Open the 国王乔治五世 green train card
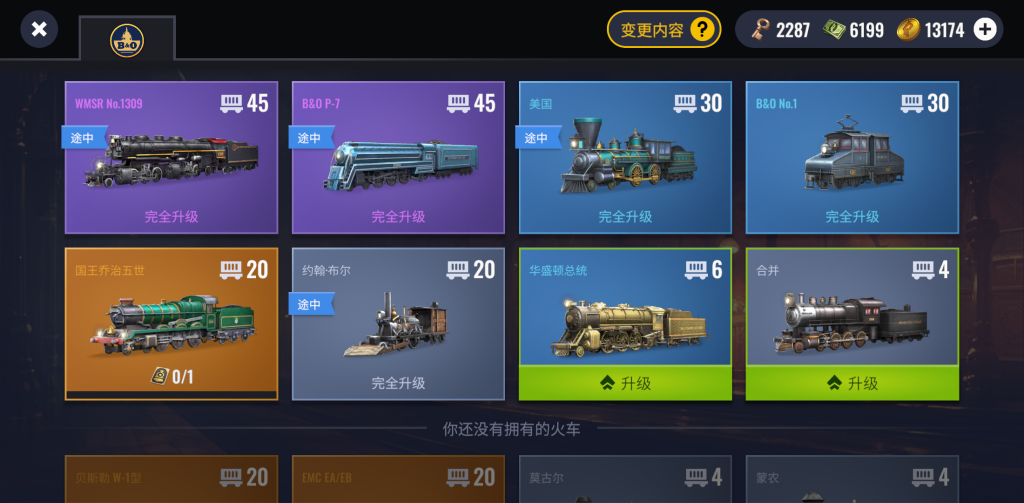Viewport: 1024px width, 503px height. coord(171,323)
